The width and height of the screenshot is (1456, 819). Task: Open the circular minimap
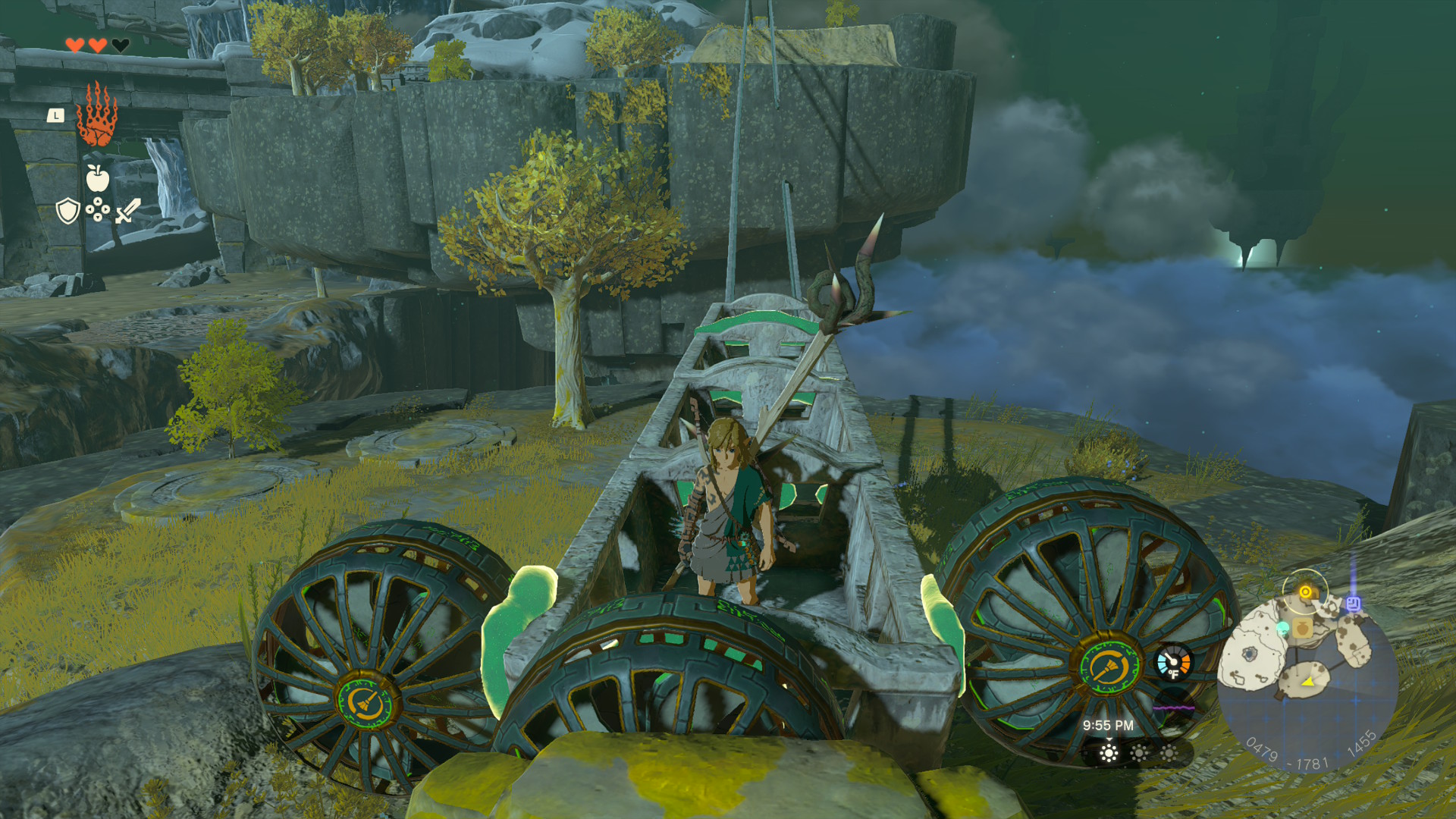pos(1307,679)
